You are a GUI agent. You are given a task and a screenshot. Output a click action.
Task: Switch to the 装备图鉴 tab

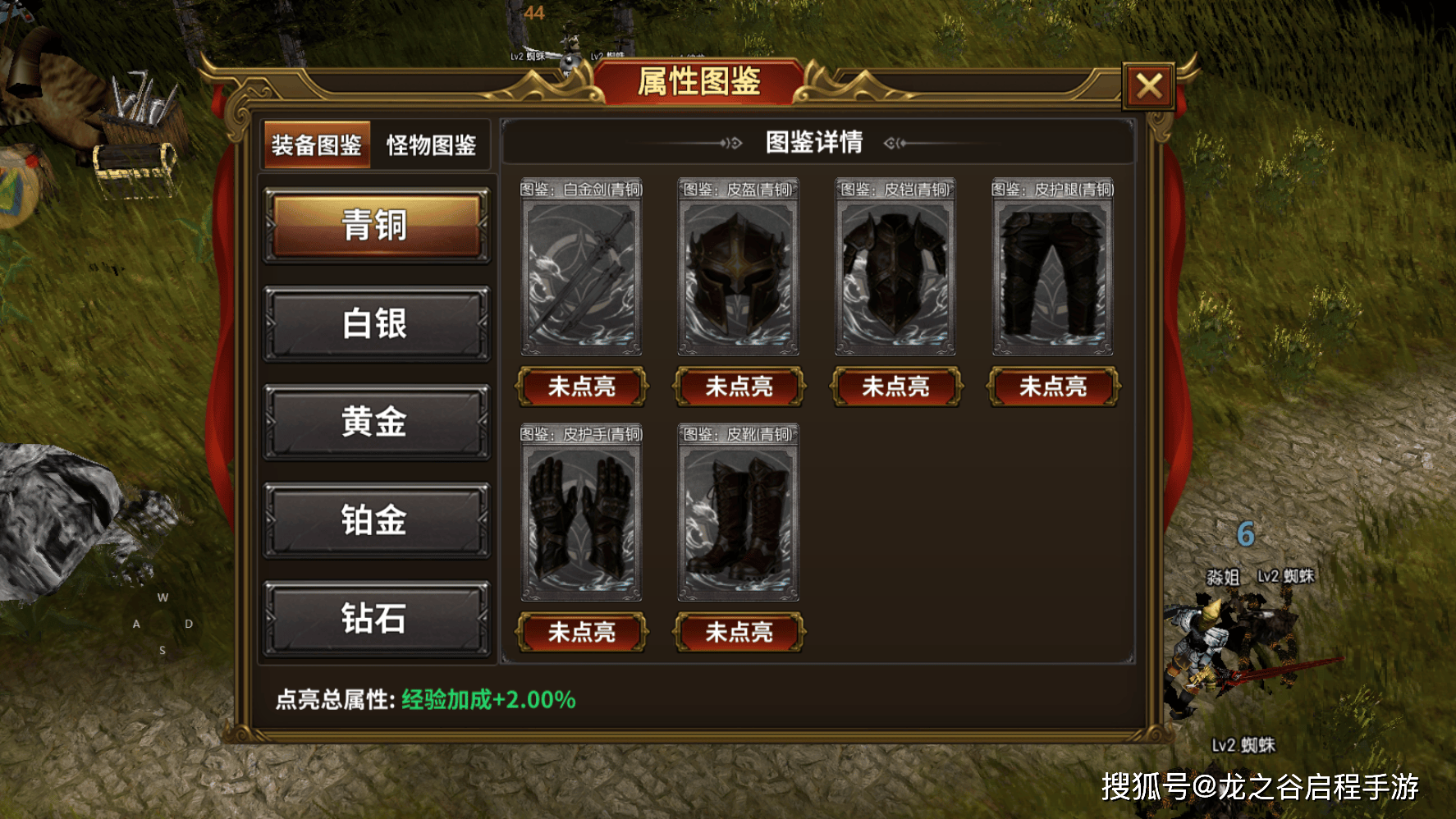click(x=317, y=145)
